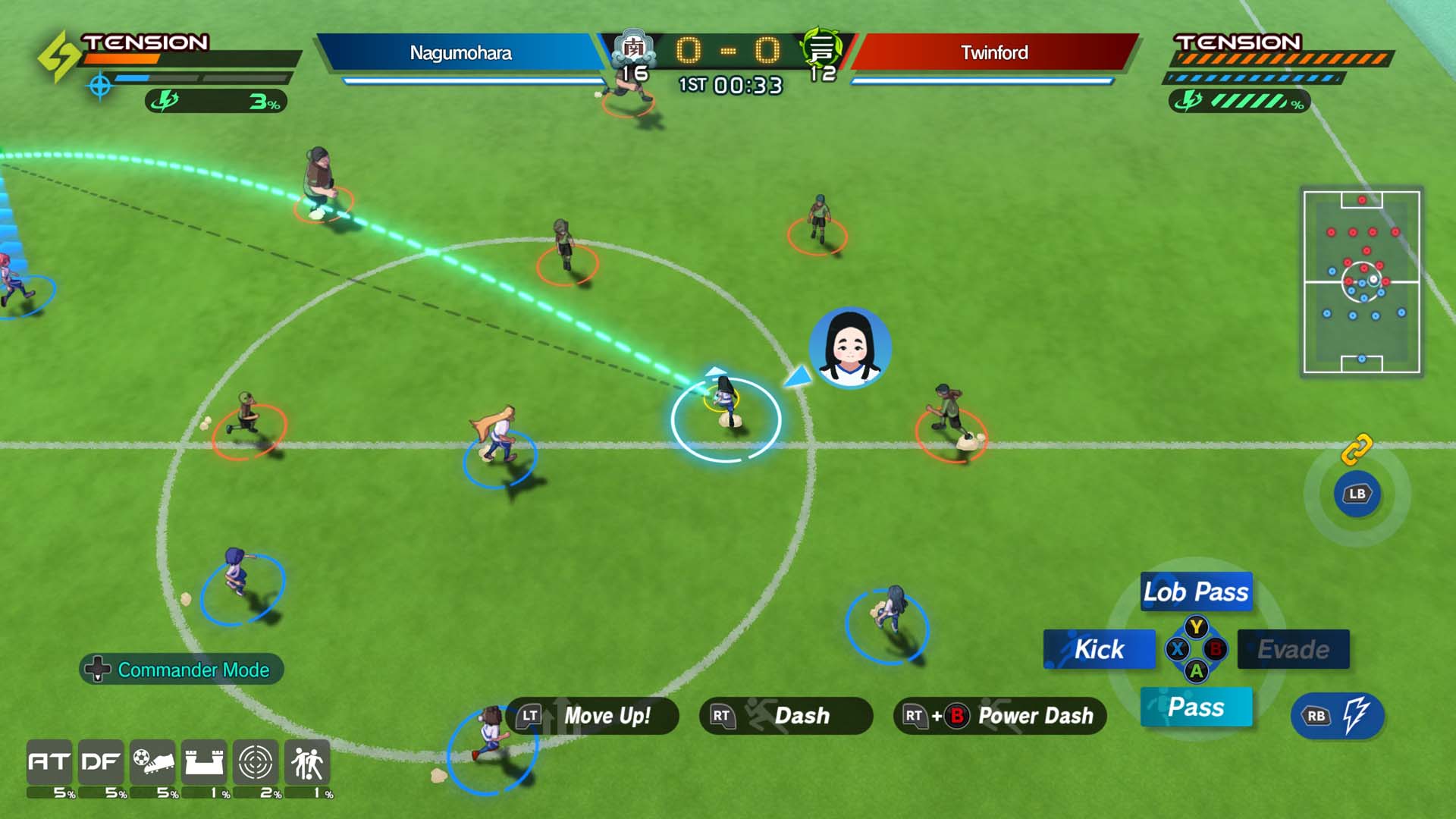Toggle the Power Dash action prompt
This screenshot has height=819, width=1456.
tap(998, 716)
